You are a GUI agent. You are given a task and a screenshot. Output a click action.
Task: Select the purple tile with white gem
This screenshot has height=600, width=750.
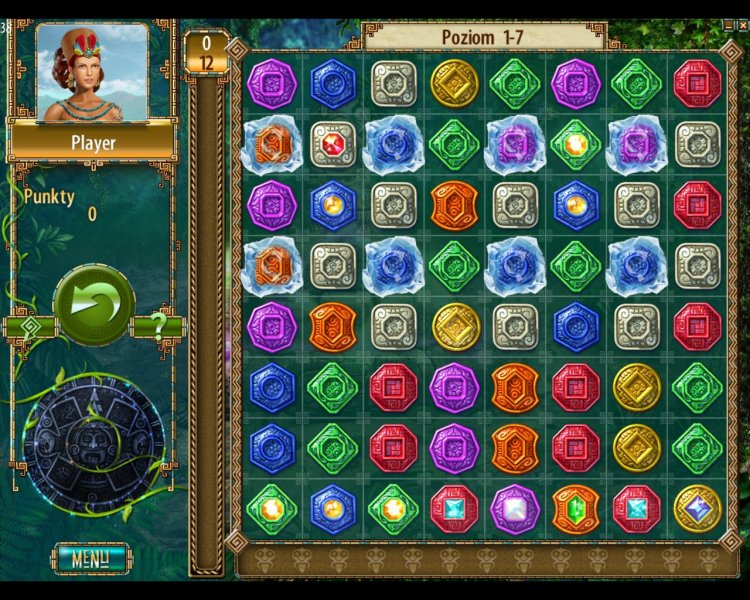[515, 509]
